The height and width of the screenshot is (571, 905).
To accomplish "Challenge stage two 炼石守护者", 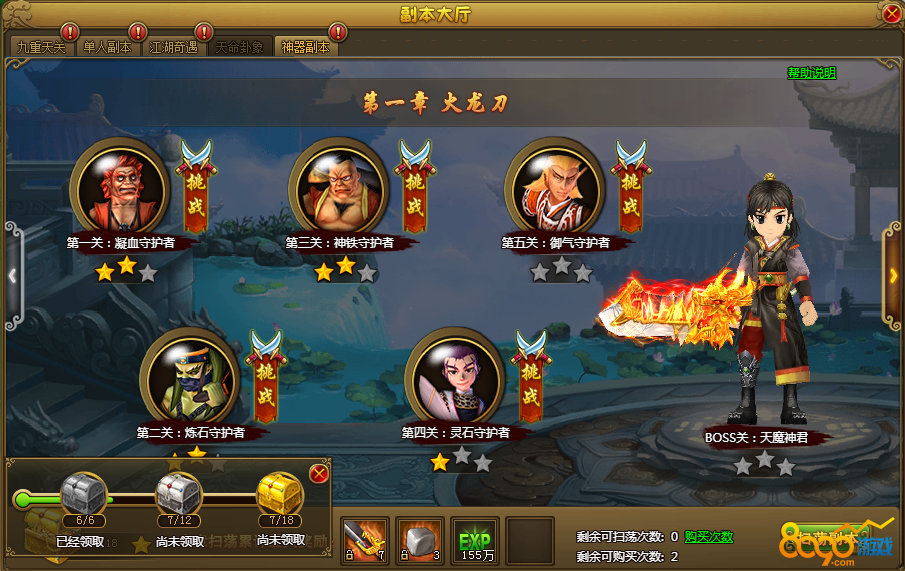I will pos(266,382).
